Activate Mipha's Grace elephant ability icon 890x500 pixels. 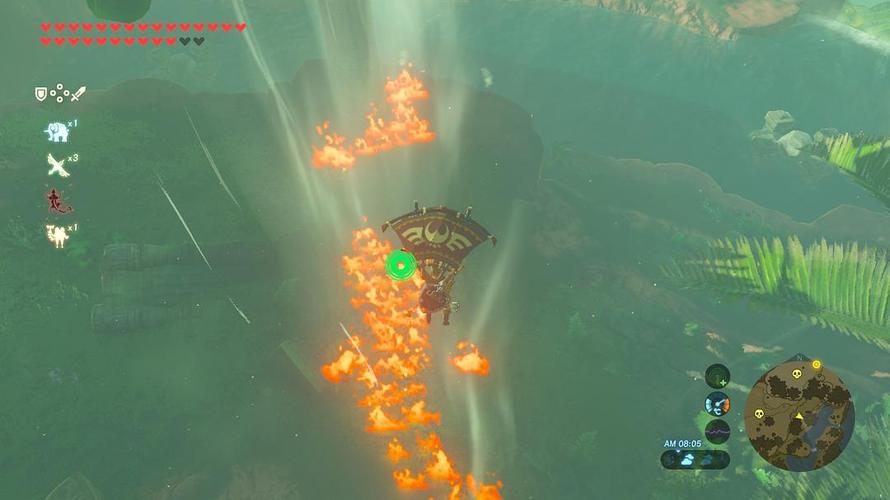coord(56,131)
